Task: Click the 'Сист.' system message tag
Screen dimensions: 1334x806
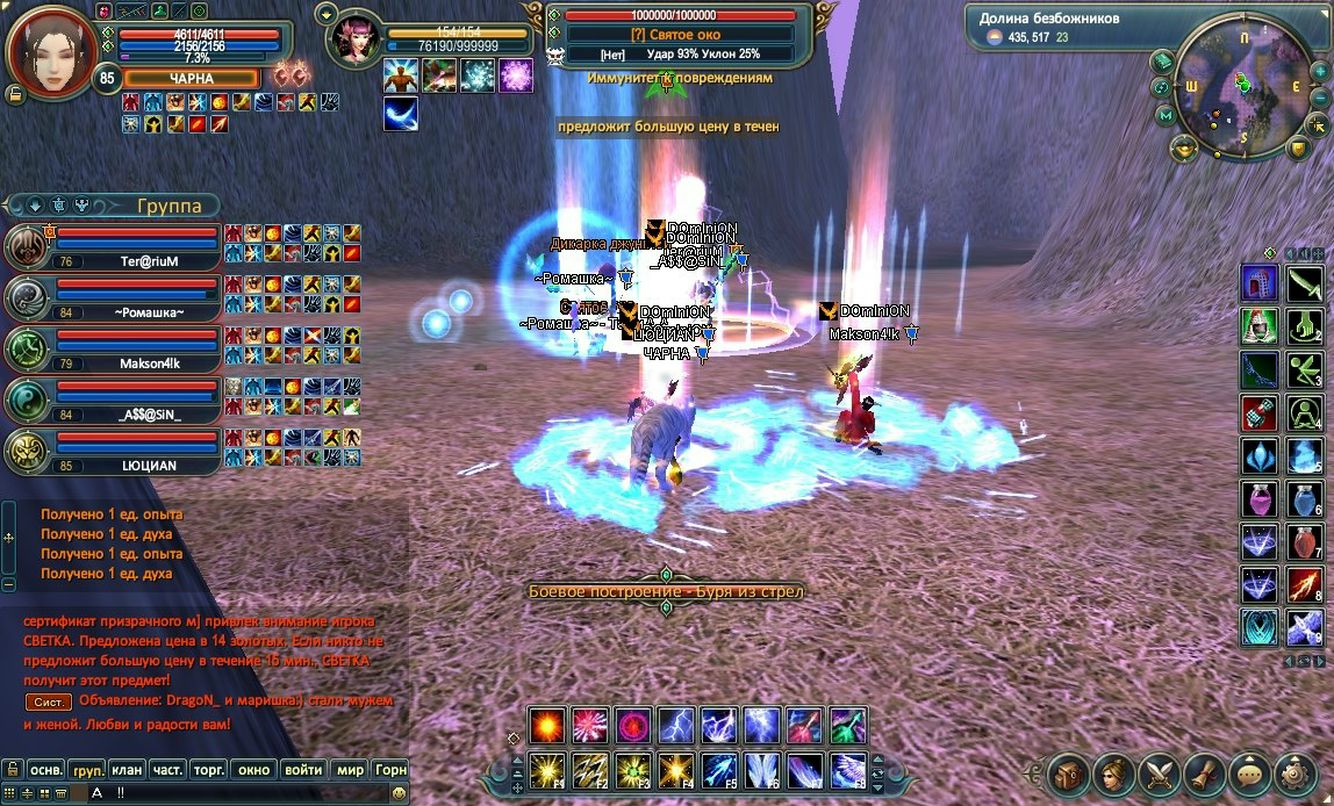Action: [x=48, y=702]
